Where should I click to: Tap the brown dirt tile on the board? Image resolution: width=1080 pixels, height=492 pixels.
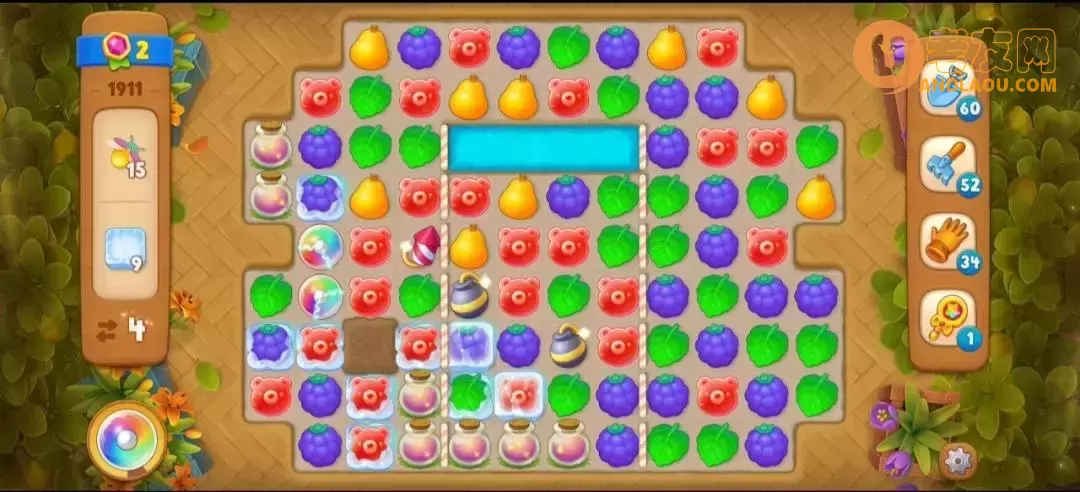tap(370, 345)
